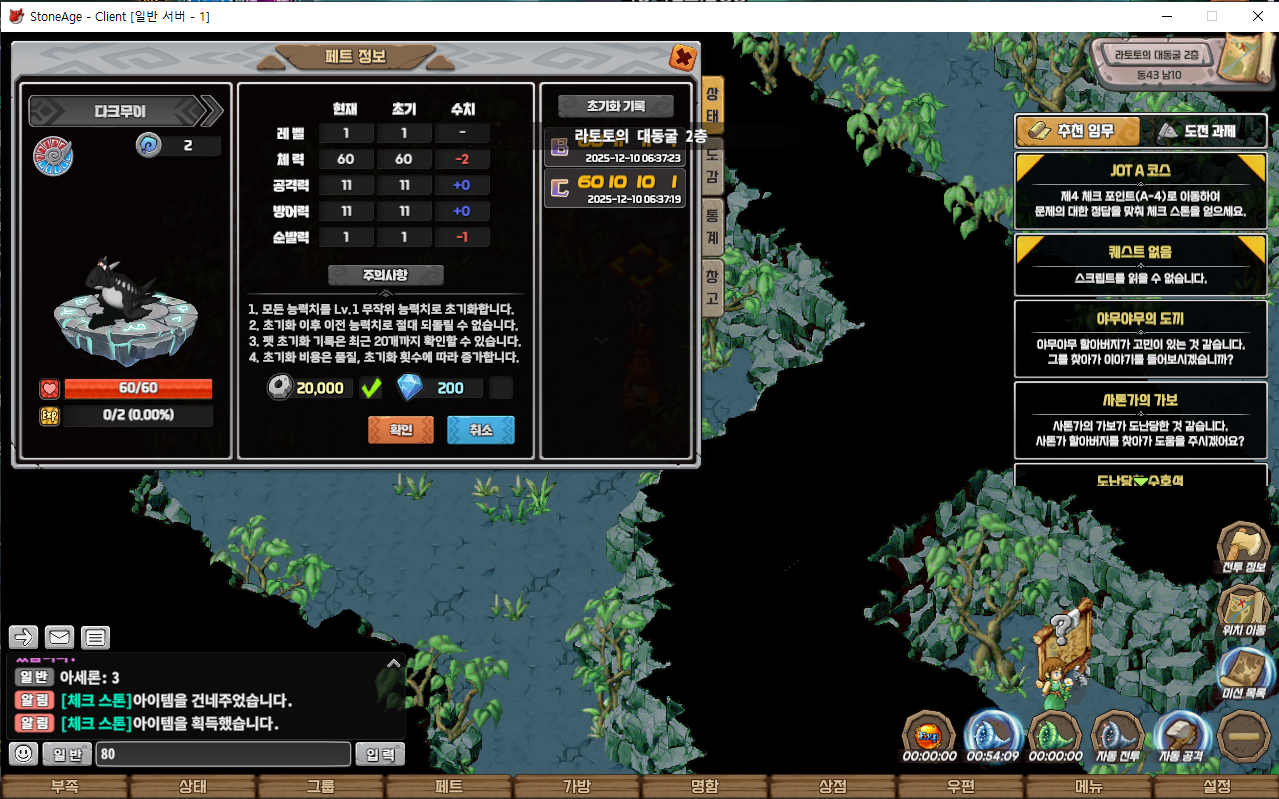This screenshot has height=799, width=1279.
Task: Confirm the reset with 확인
Action: [401, 430]
